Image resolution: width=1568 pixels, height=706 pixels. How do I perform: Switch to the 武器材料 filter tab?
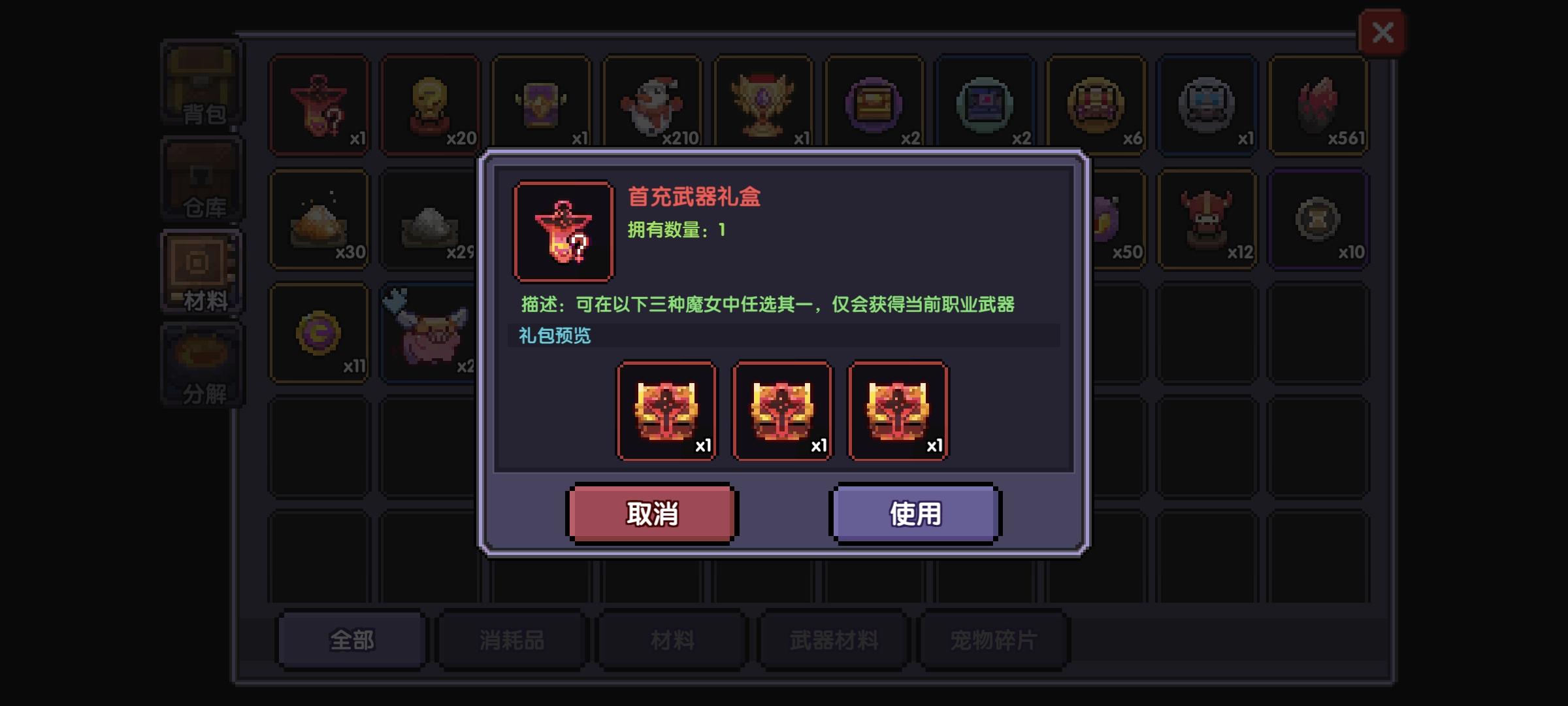pyautogui.click(x=833, y=641)
